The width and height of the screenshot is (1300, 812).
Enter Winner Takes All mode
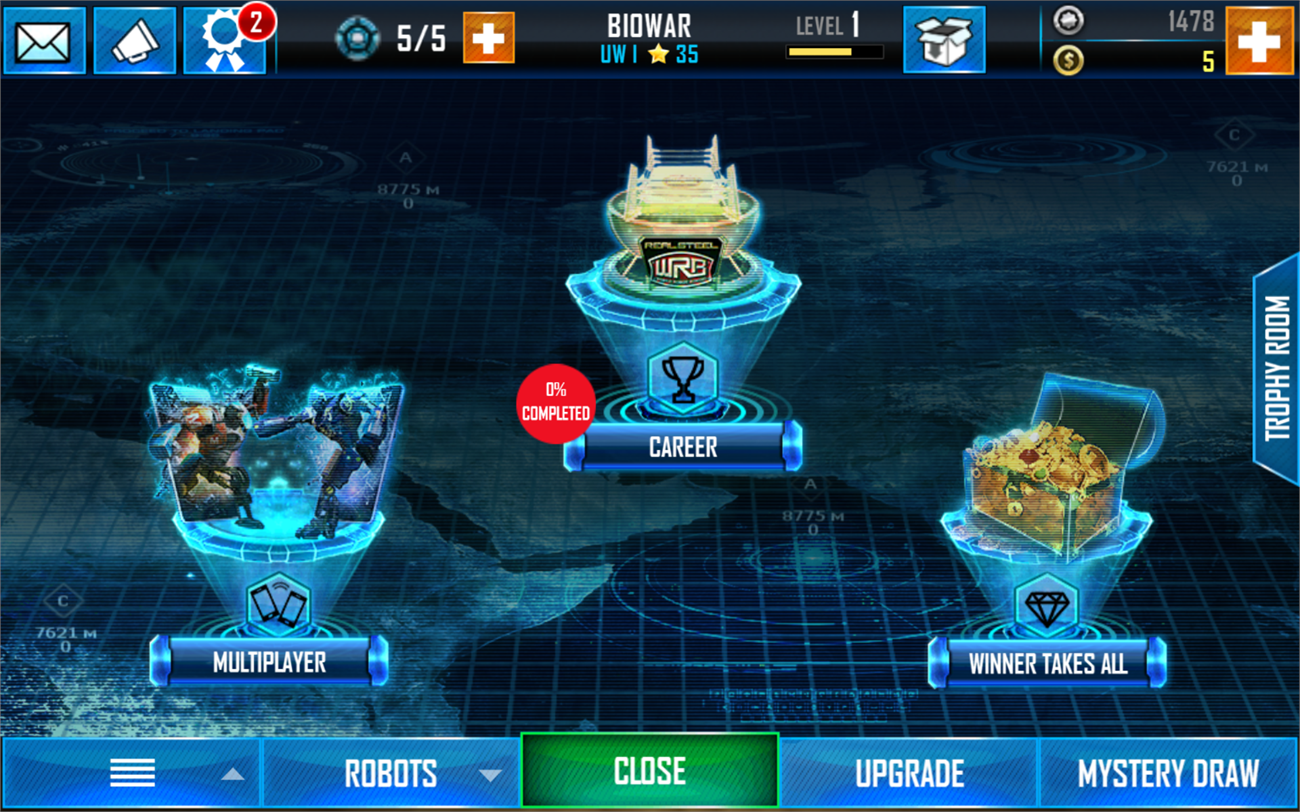tap(1046, 660)
